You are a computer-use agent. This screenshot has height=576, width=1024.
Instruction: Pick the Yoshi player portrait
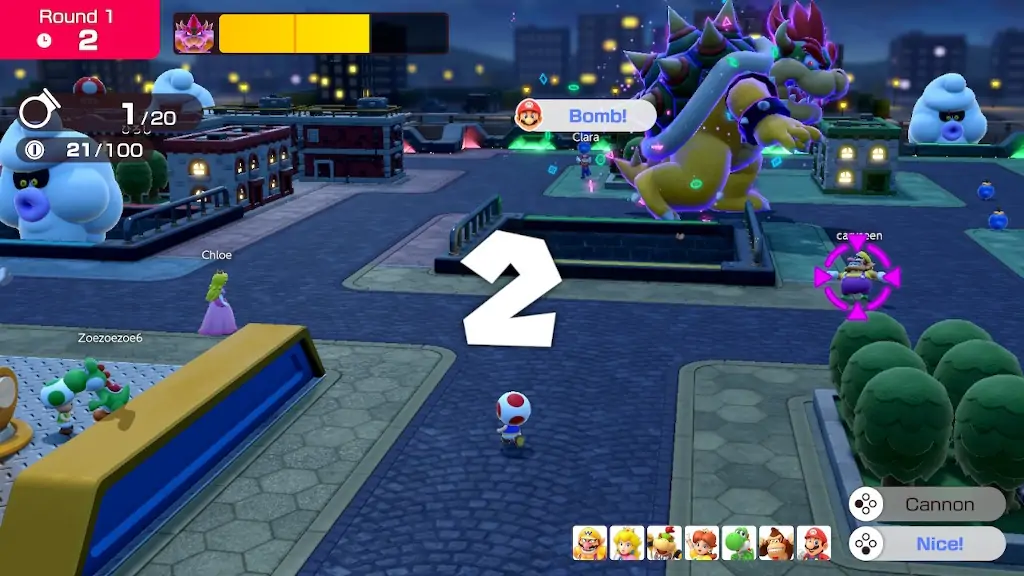click(x=739, y=543)
